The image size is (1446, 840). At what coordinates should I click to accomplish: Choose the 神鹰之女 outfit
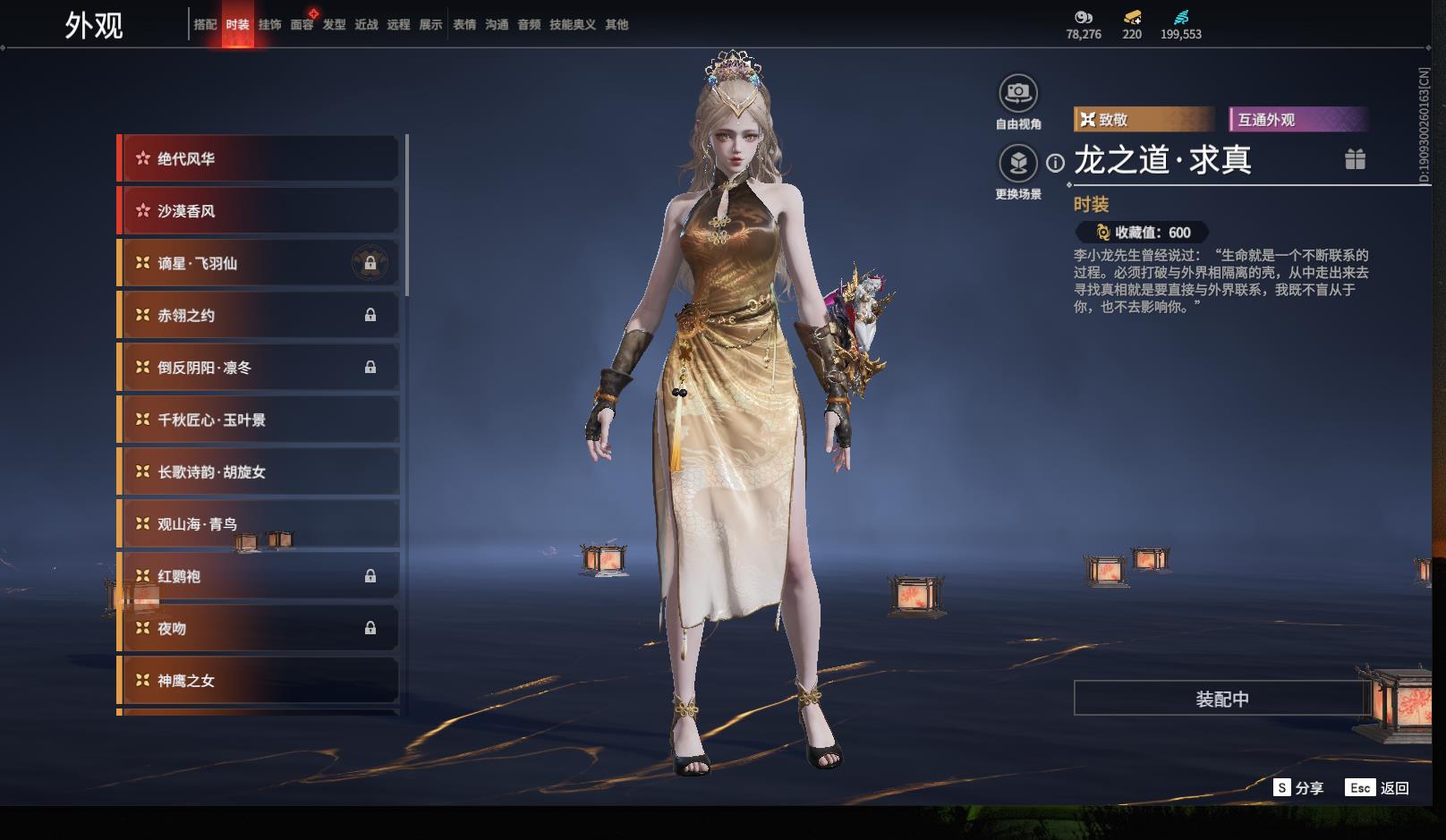pyautogui.click(x=259, y=681)
